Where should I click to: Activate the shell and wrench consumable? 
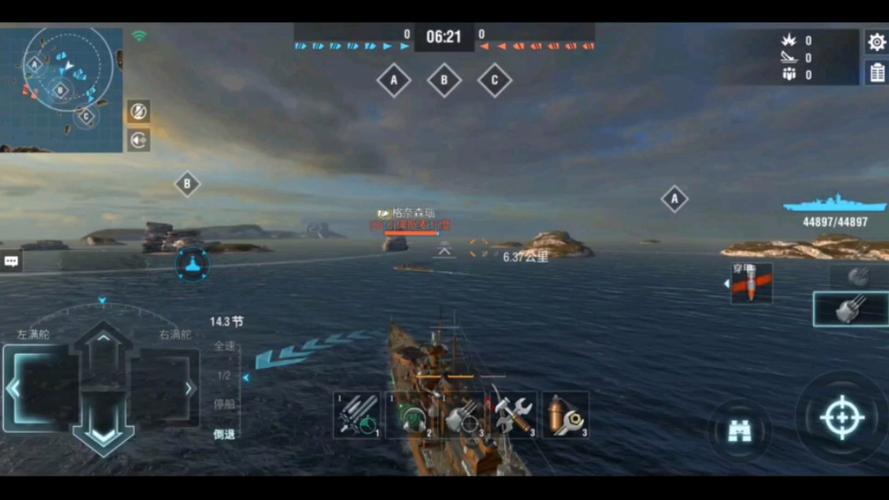566,414
